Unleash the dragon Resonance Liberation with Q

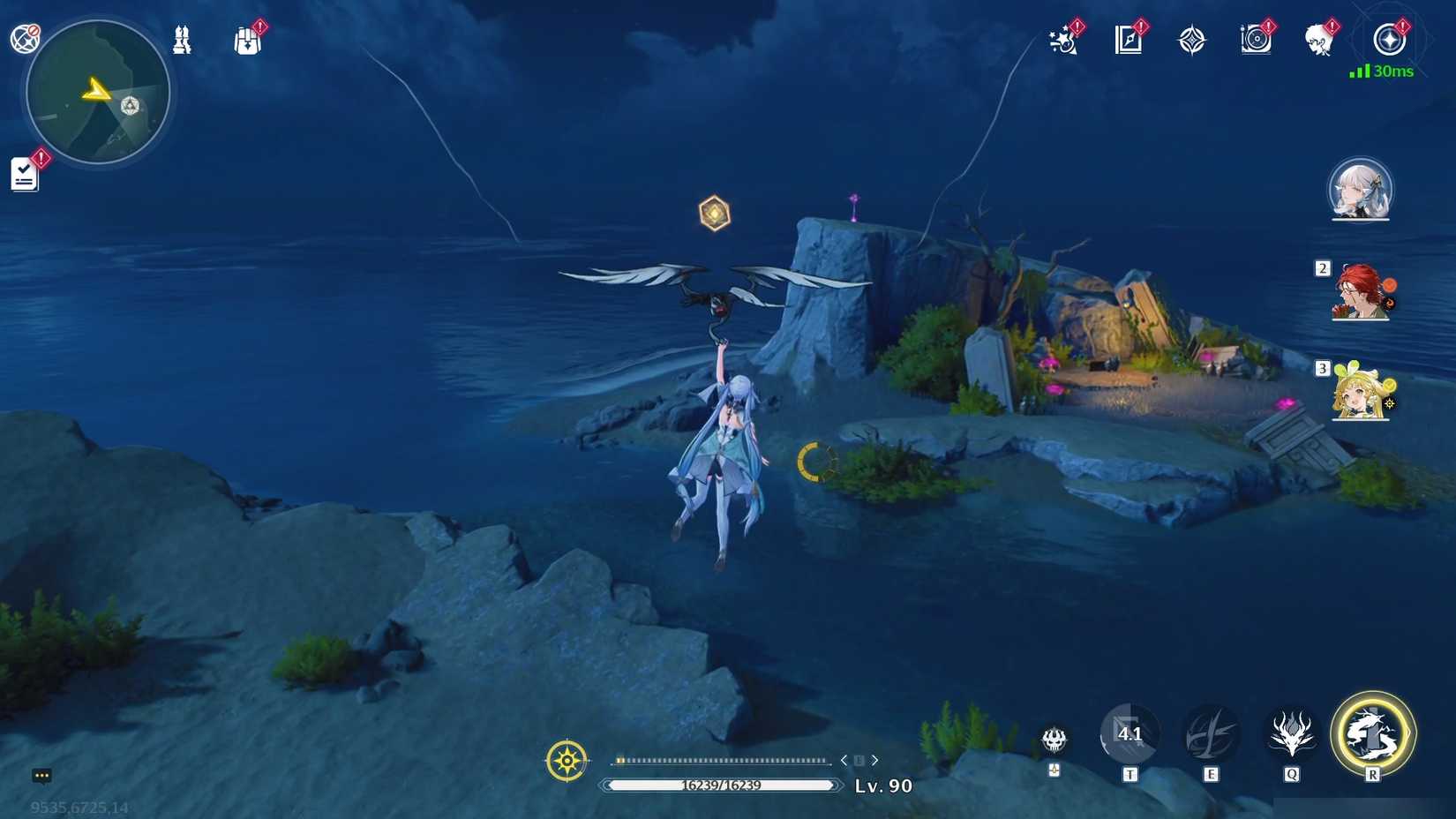tap(1290, 734)
